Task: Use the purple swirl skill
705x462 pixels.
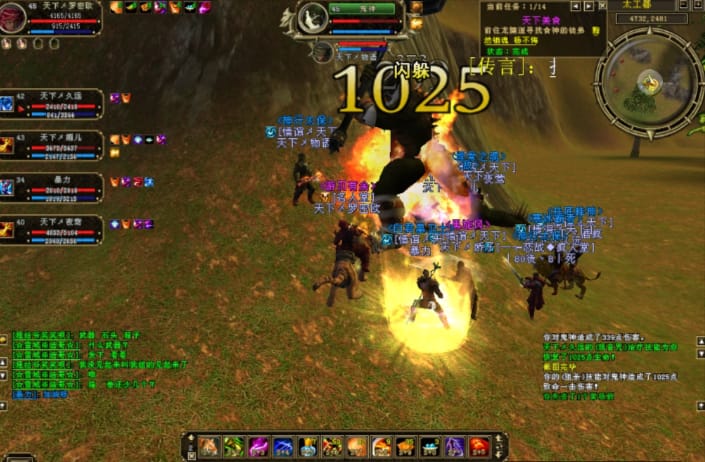Action: [258, 446]
